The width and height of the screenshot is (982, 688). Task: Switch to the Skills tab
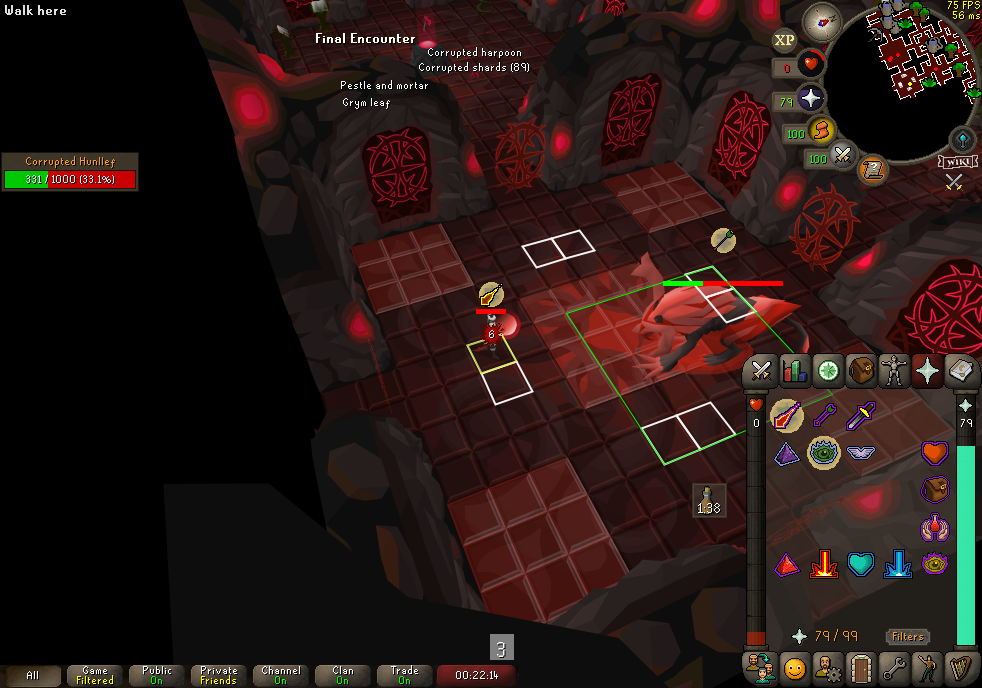pyautogui.click(x=795, y=371)
